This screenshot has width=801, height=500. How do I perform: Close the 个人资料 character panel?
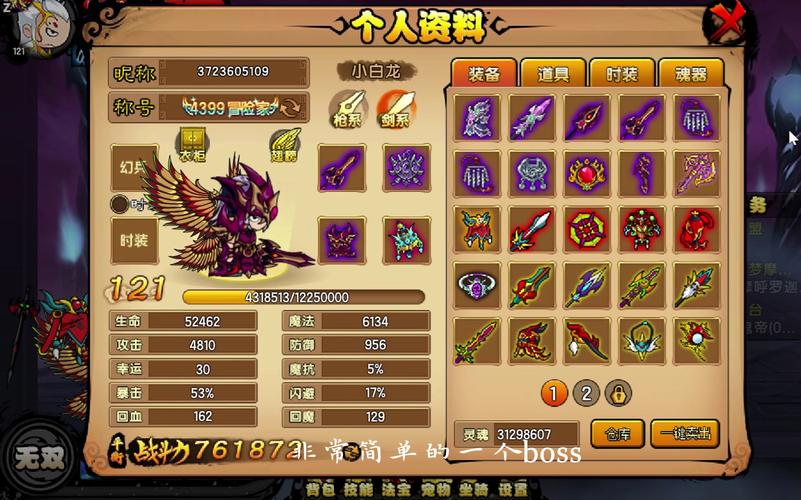(x=727, y=22)
